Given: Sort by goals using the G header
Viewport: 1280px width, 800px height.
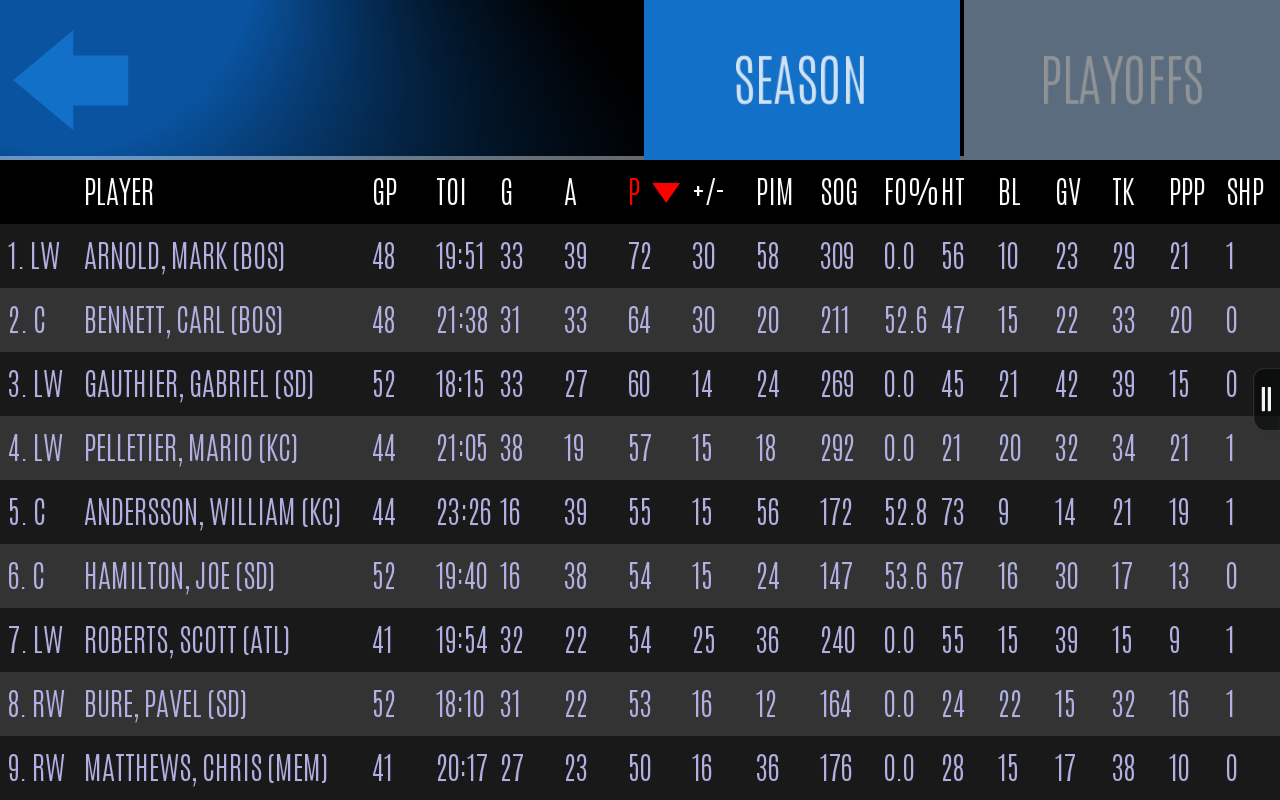Looking at the screenshot, I should click(x=506, y=192).
